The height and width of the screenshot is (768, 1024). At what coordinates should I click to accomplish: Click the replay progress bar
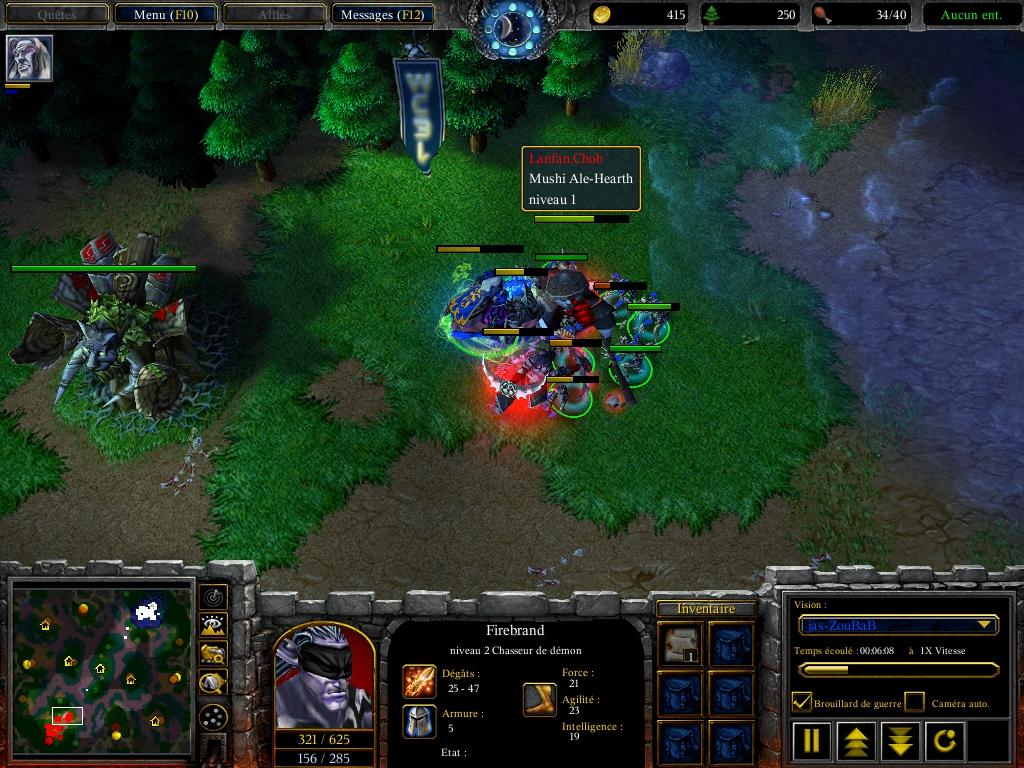[897, 670]
